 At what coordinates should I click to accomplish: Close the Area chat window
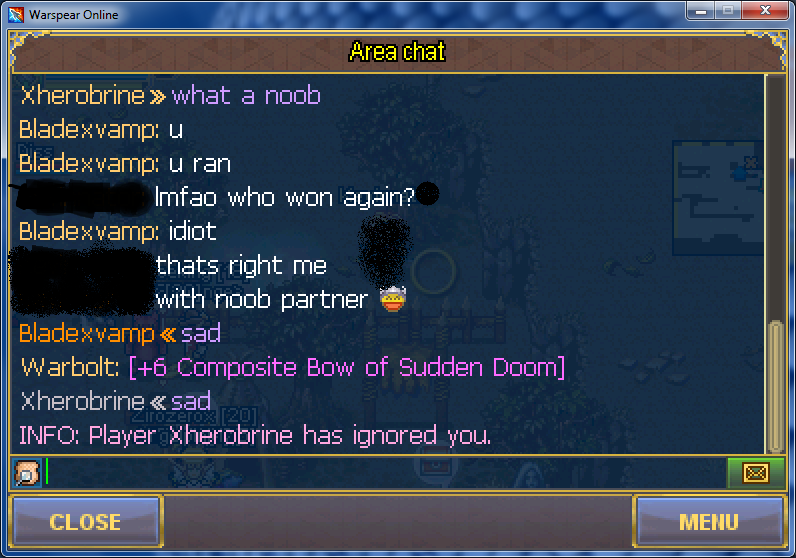tap(85, 521)
